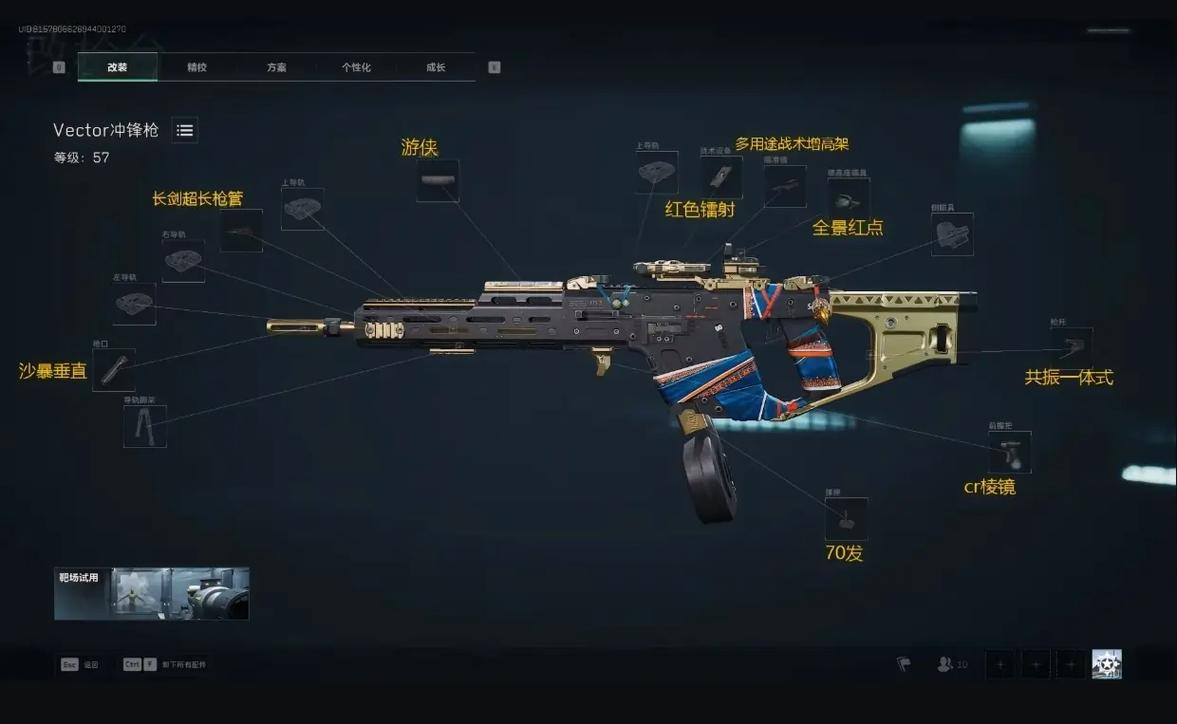Select the 枪托 stock attachment slot

(1071, 347)
